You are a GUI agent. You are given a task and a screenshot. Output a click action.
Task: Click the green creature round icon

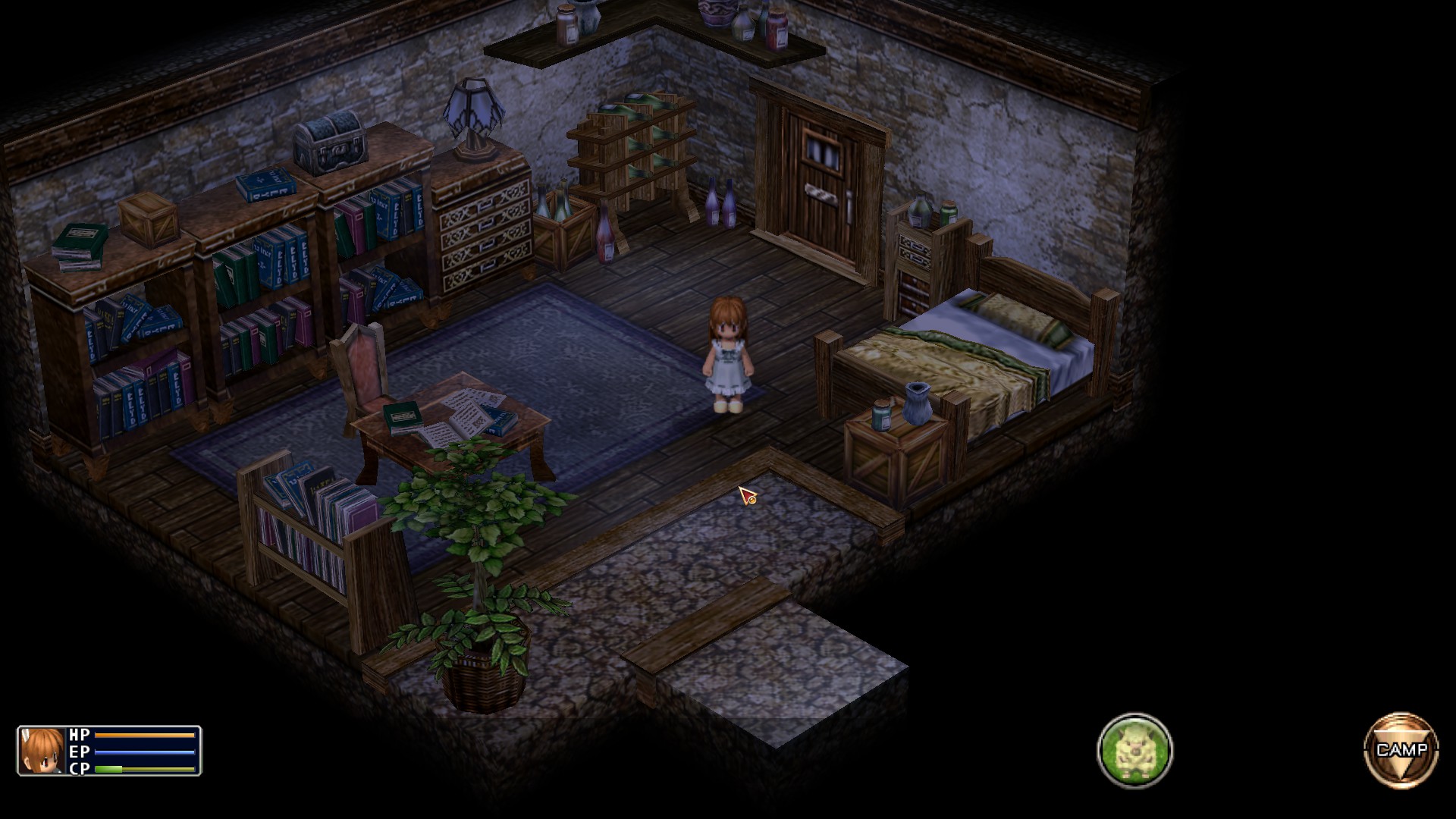coord(1134,750)
